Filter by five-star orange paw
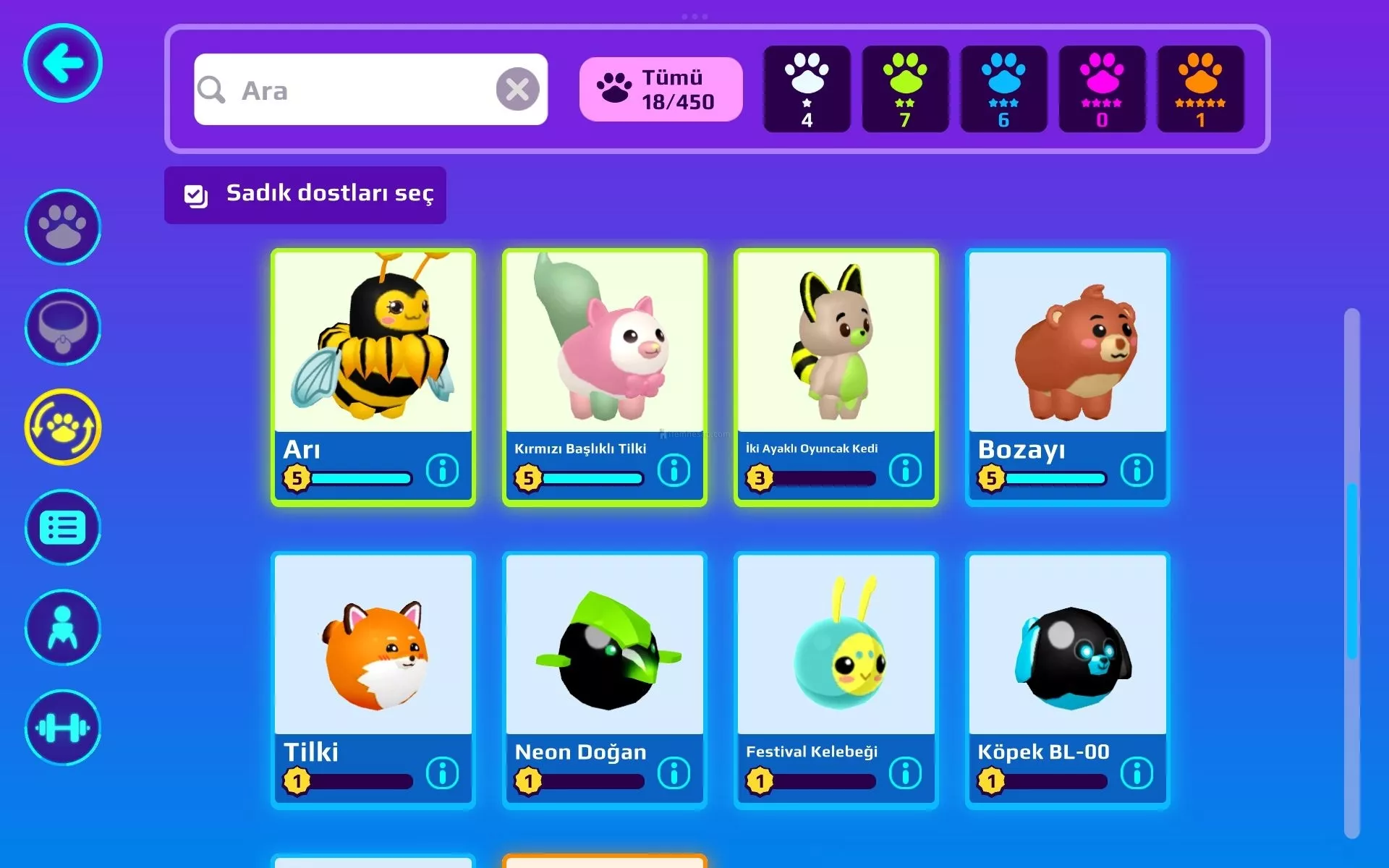The image size is (1389, 868). click(1200, 90)
